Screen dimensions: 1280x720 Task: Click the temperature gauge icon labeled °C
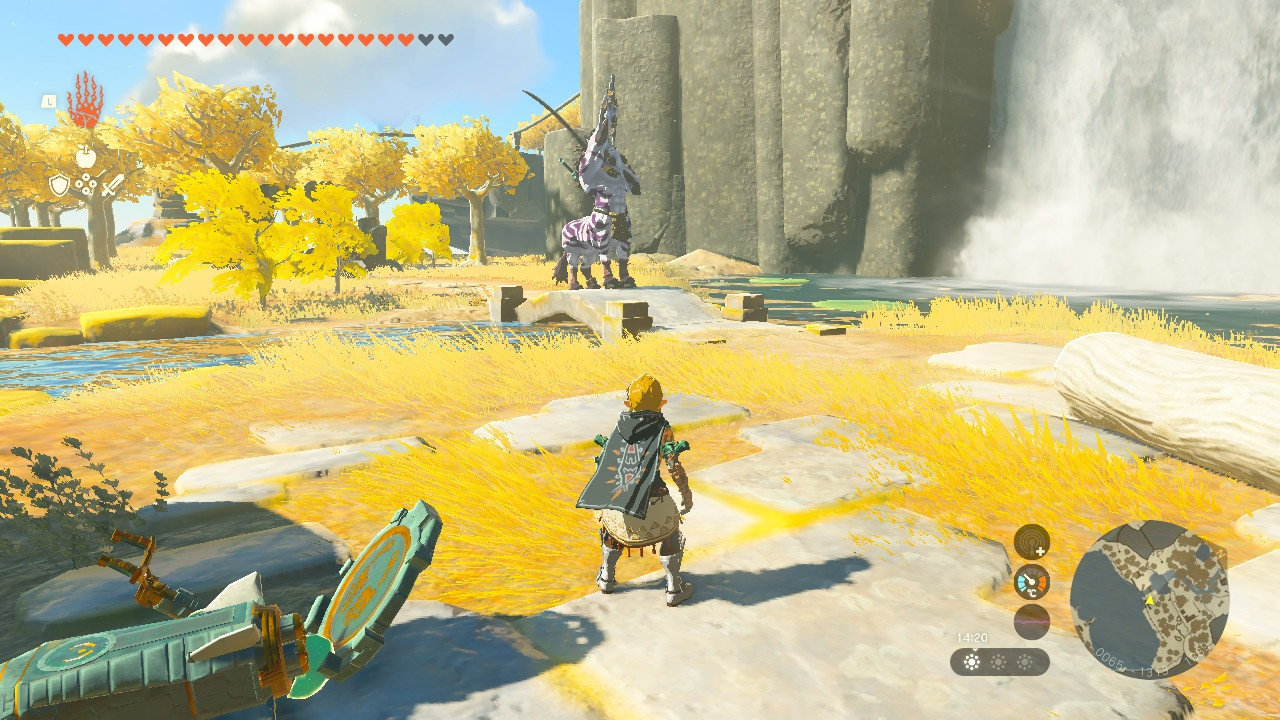(x=1031, y=580)
